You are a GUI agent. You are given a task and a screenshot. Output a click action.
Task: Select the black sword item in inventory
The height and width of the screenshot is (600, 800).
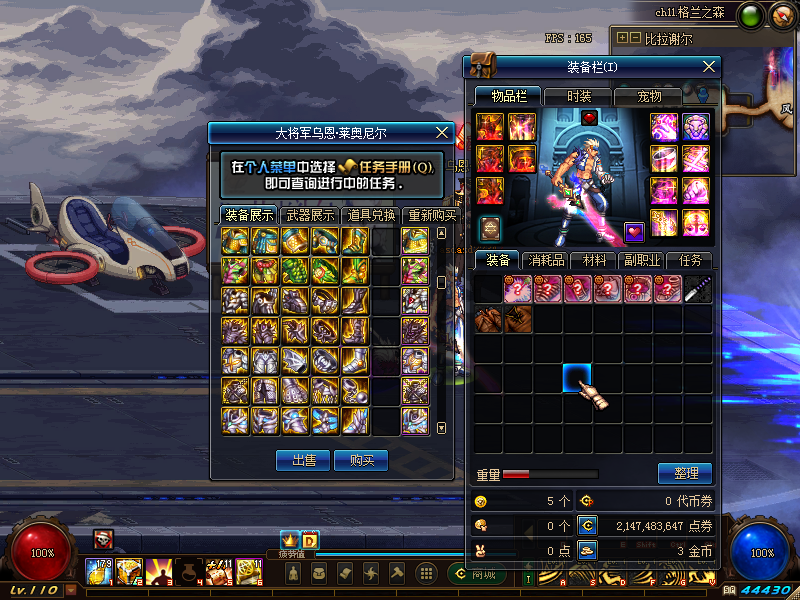pyautogui.click(x=698, y=289)
